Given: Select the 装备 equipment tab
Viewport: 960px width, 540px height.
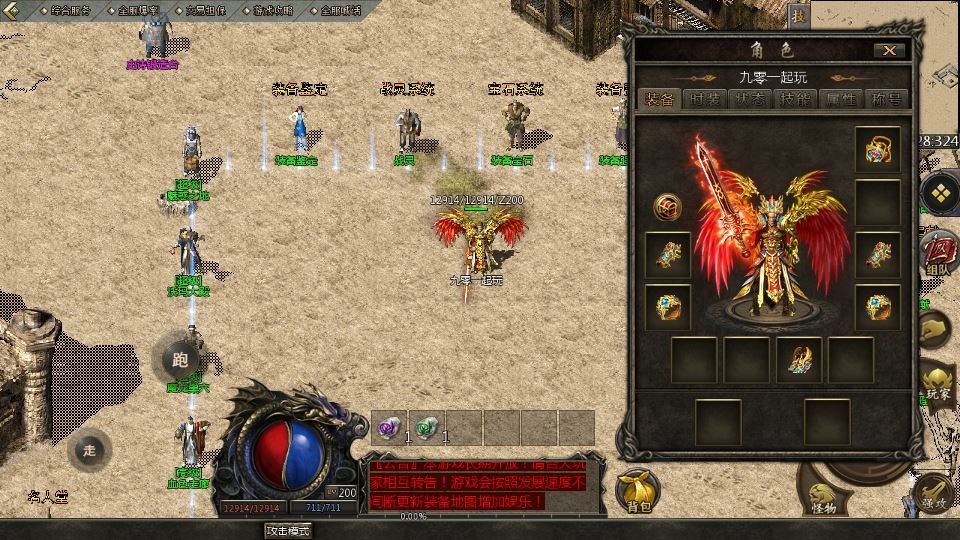Looking at the screenshot, I should [x=659, y=99].
